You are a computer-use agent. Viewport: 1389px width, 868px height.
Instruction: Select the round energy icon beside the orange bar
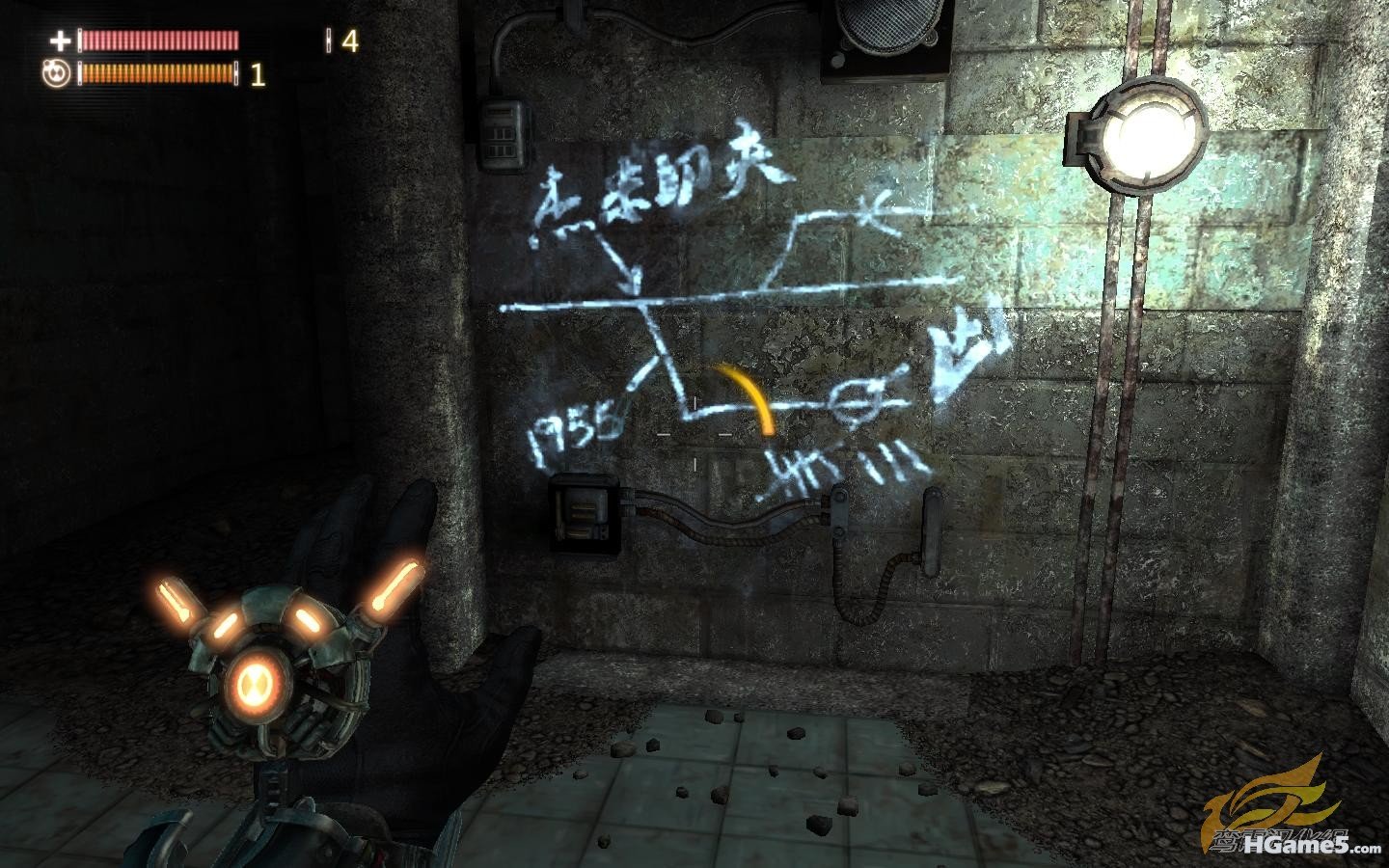tap(56, 74)
